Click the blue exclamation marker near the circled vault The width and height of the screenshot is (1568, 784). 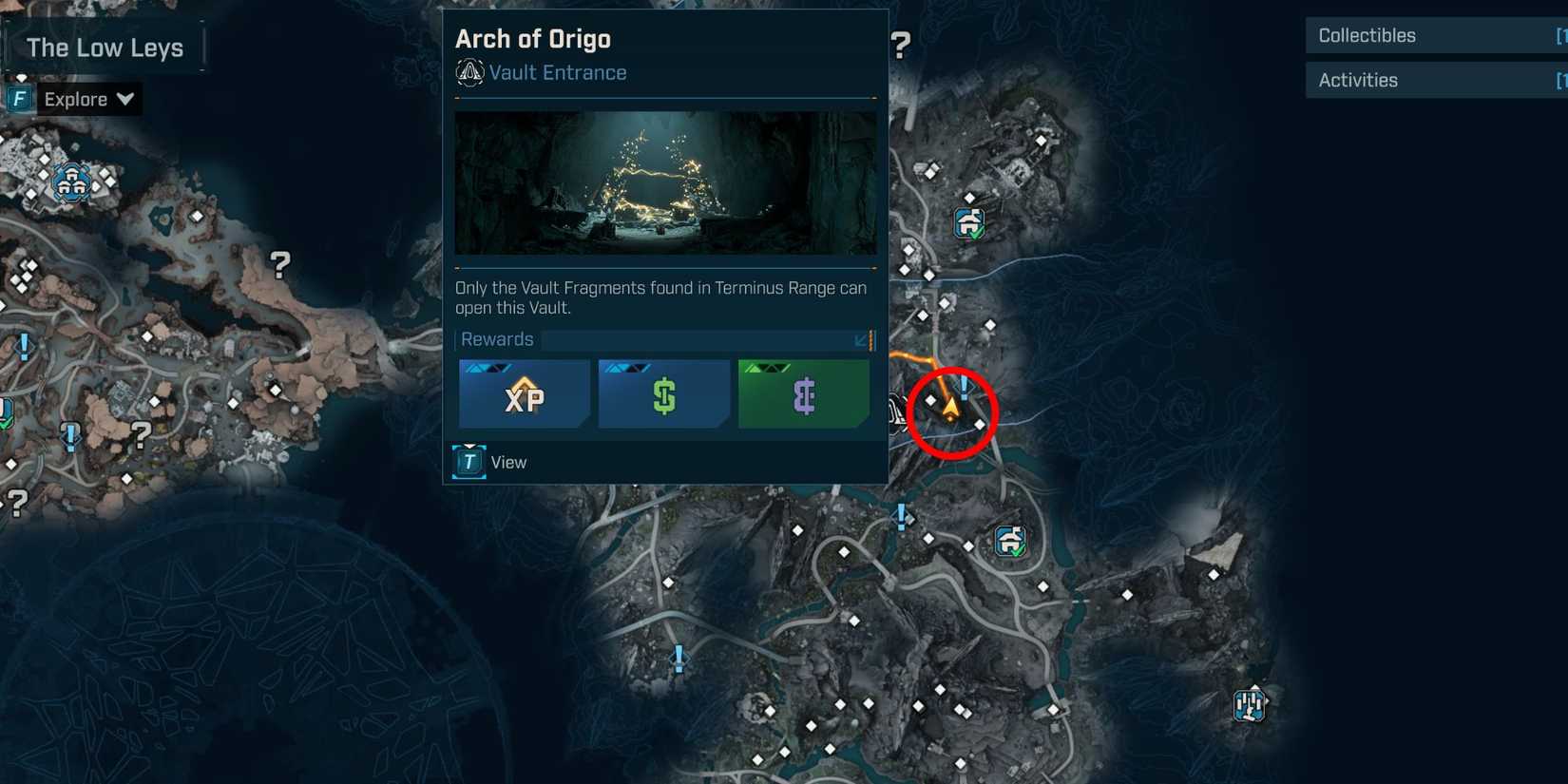coord(963,387)
